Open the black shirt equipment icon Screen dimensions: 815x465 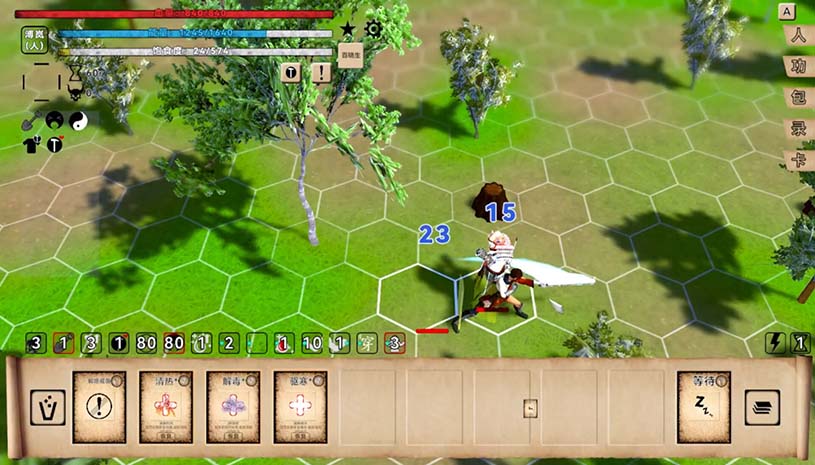(30, 144)
